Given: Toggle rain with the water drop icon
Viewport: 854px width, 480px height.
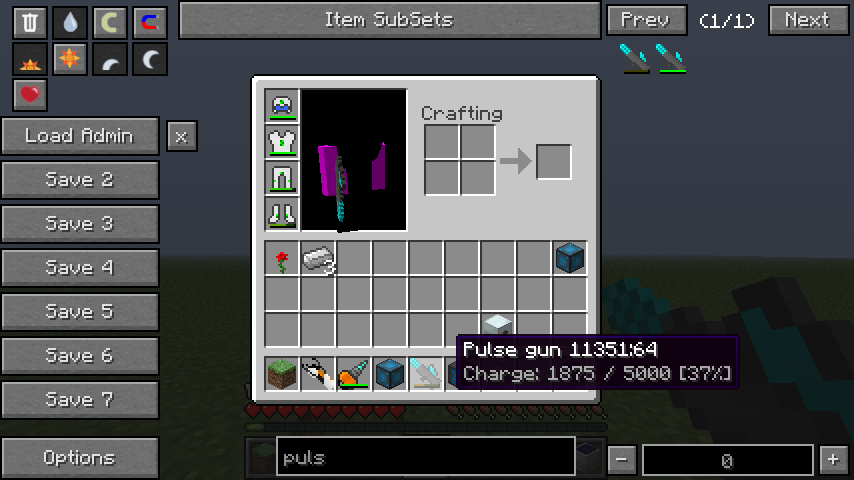Looking at the screenshot, I should tap(69, 22).
